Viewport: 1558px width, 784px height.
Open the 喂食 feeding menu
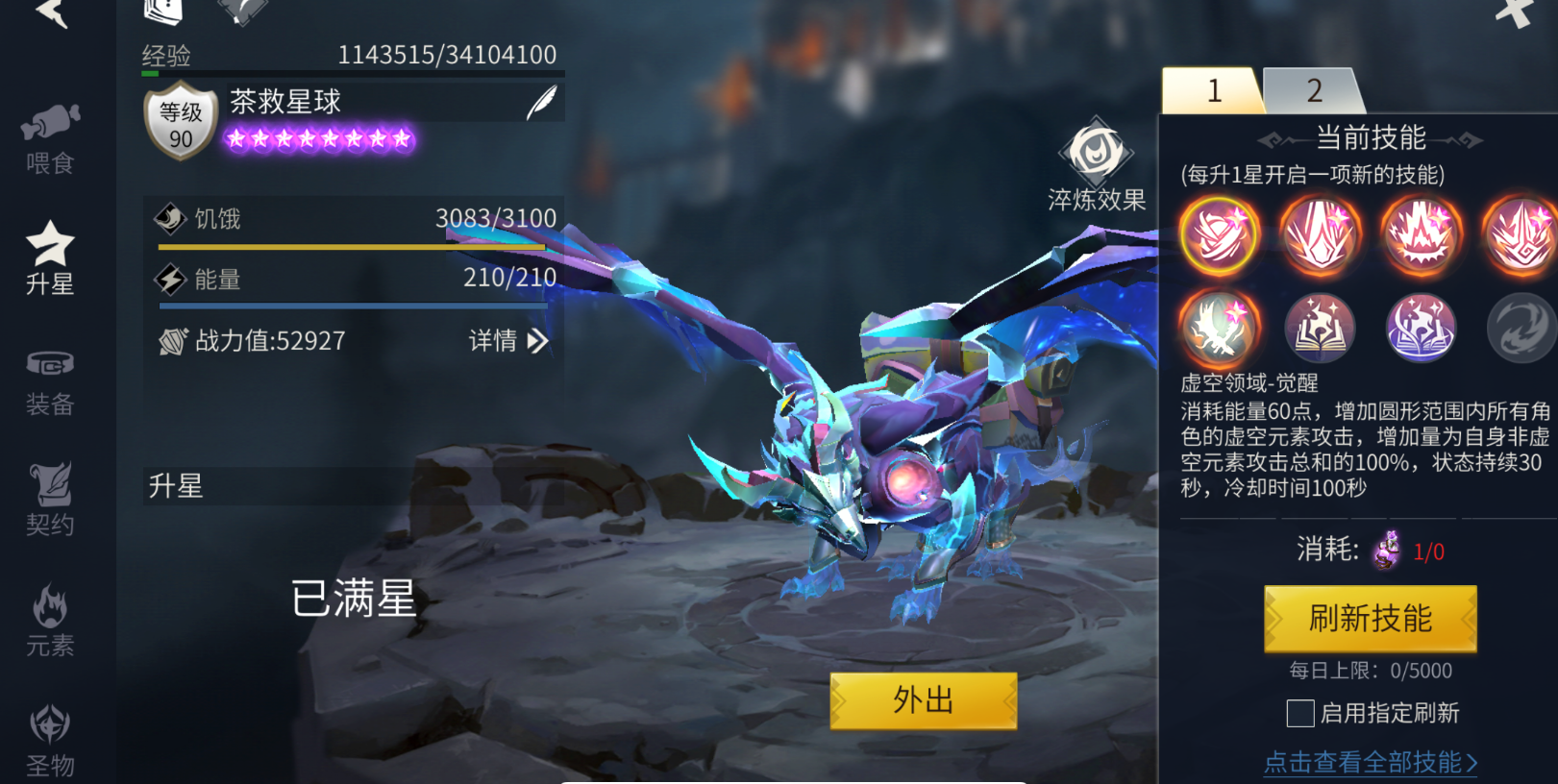[x=50, y=139]
